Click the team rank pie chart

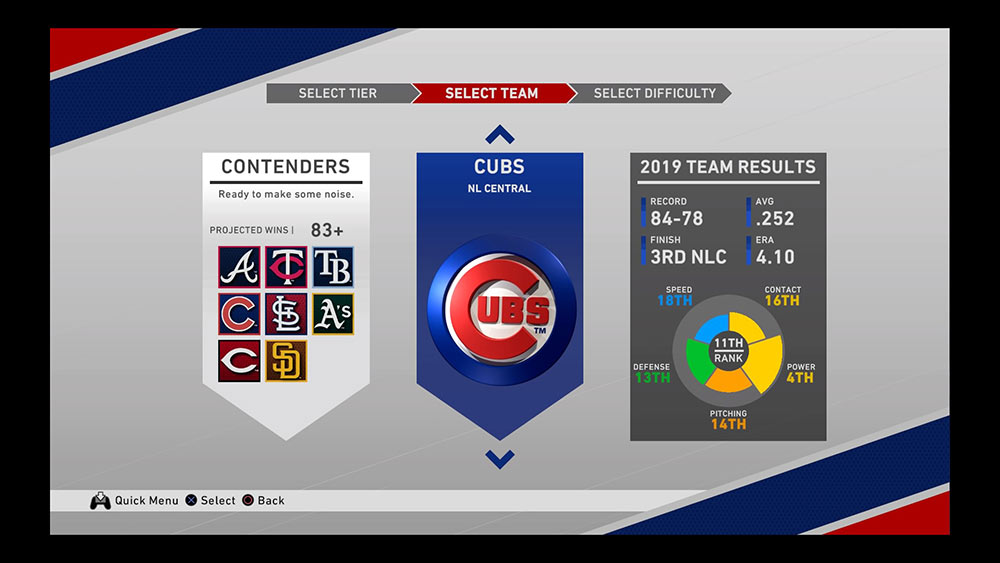click(x=728, y=351)
